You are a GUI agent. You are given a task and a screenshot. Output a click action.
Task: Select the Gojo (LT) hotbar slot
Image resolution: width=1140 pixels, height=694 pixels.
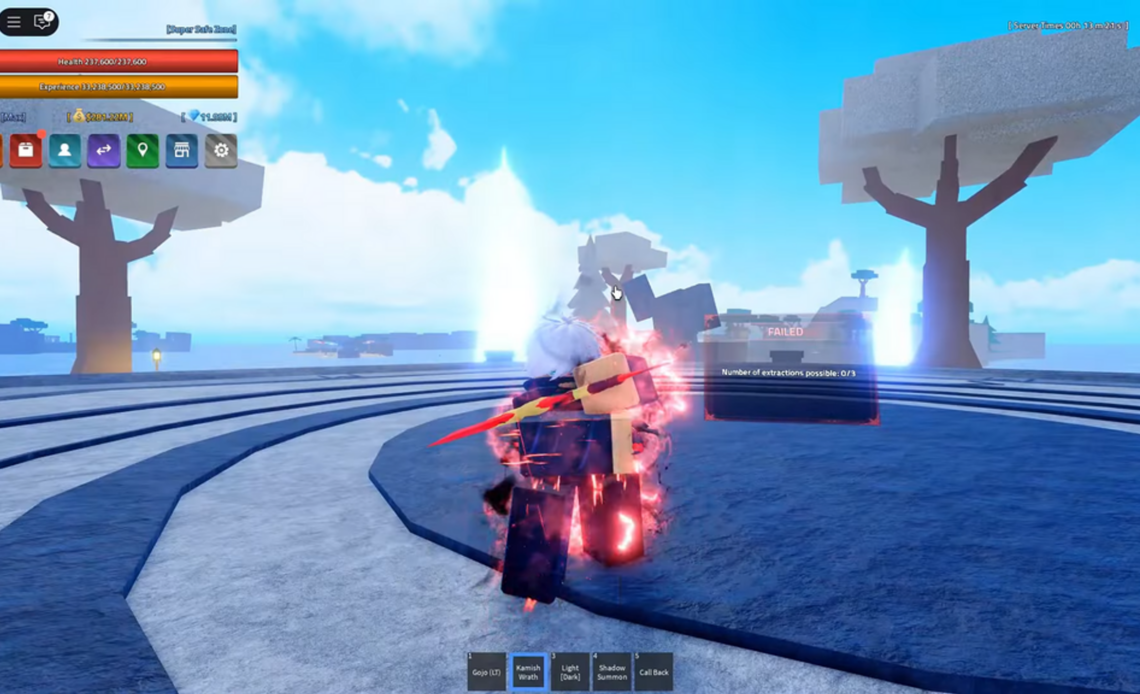pos(486,671)
